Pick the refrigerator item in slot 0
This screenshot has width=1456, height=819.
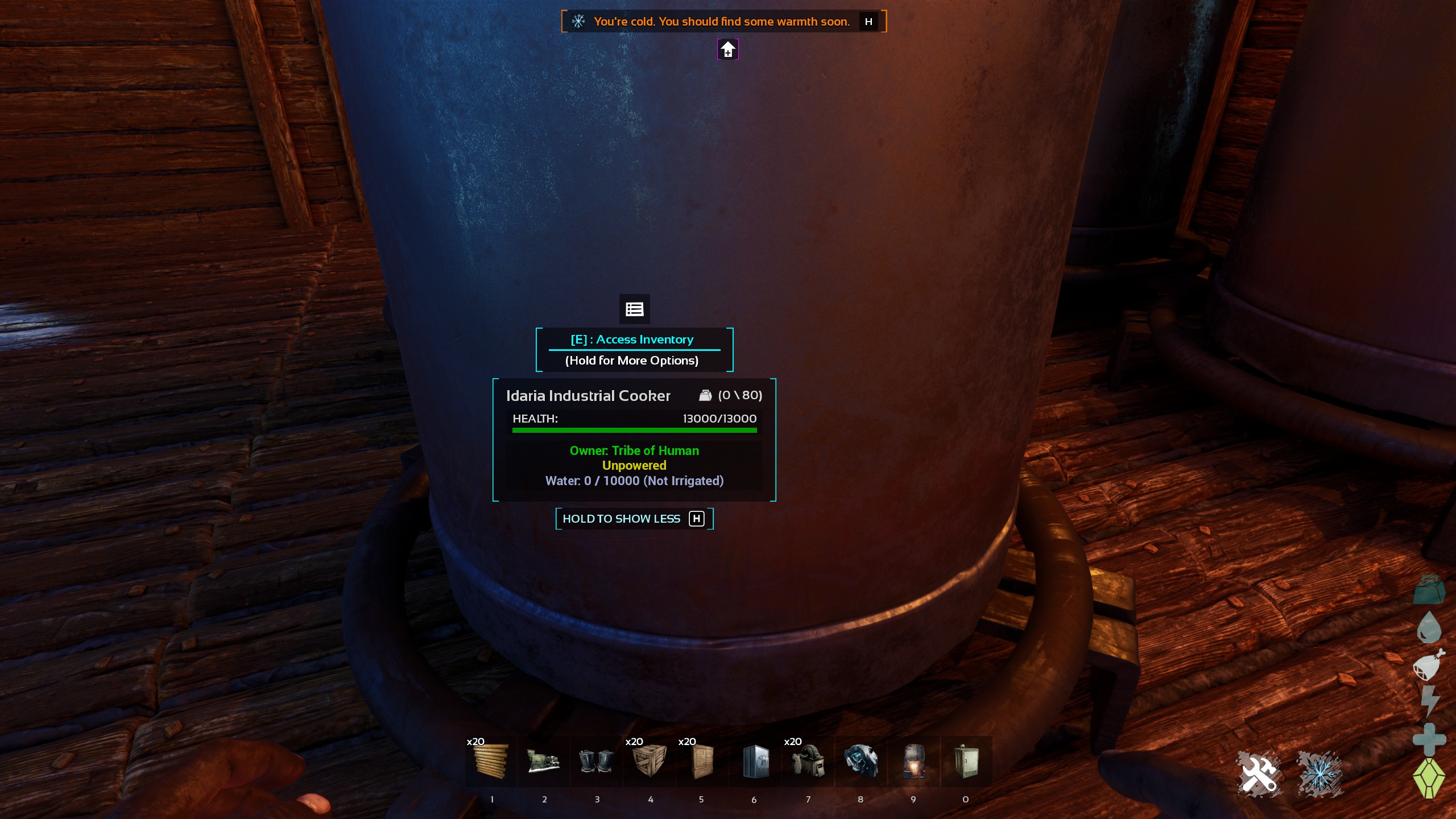point(966,761)
